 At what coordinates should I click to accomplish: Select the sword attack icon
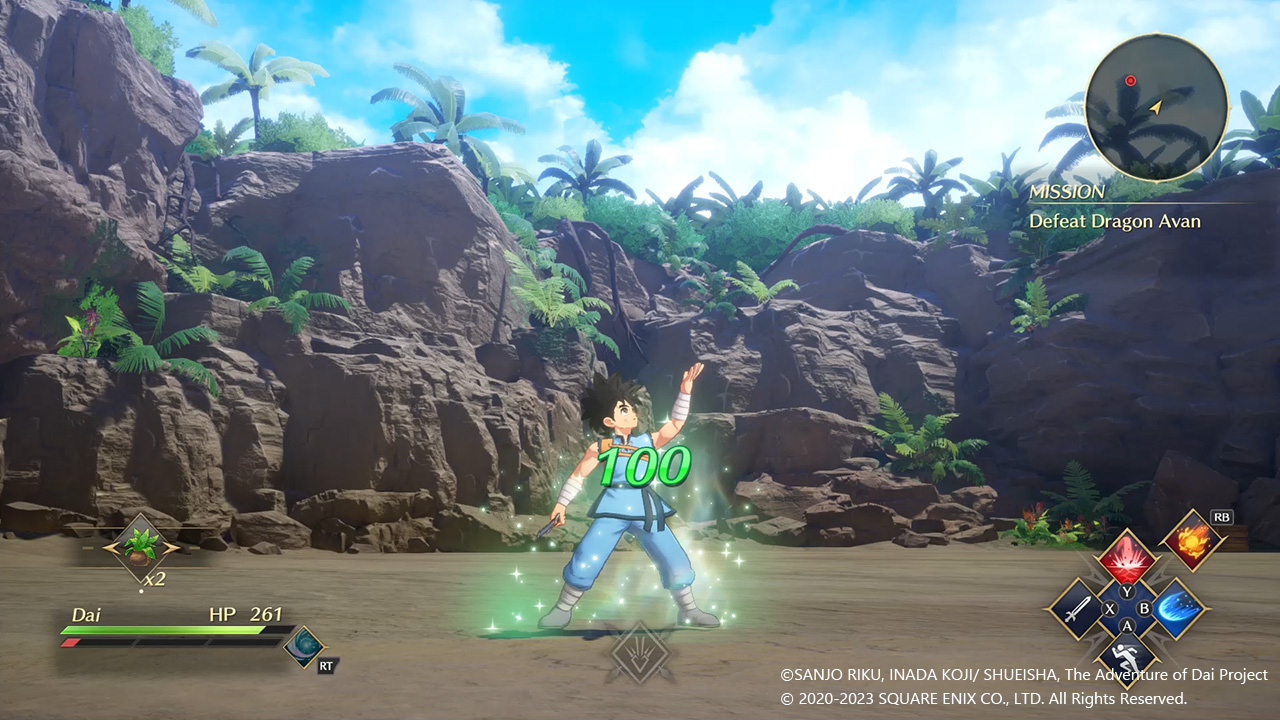coord(1075,608)
